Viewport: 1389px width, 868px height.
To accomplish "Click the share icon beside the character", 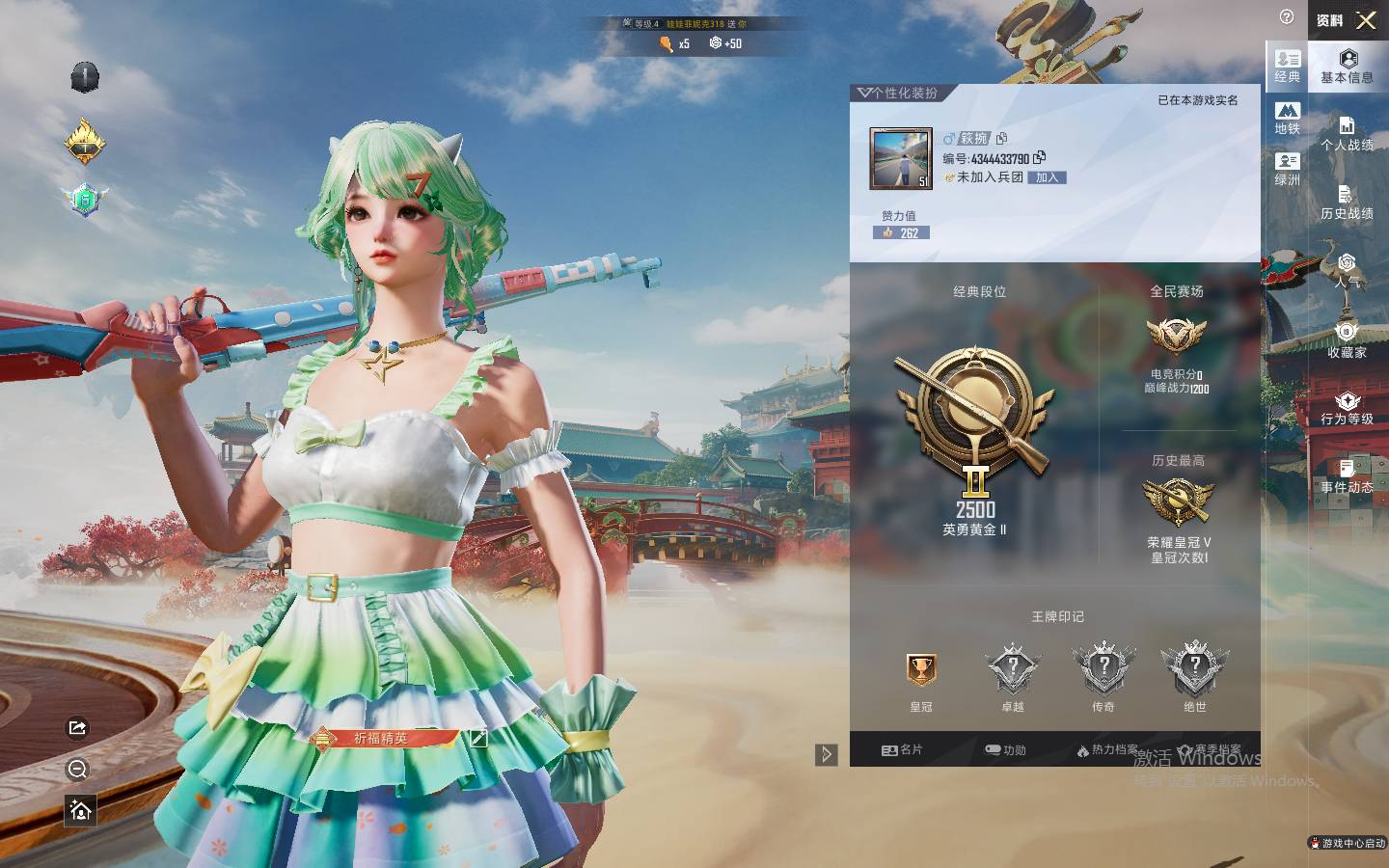I will pos(78,728).
